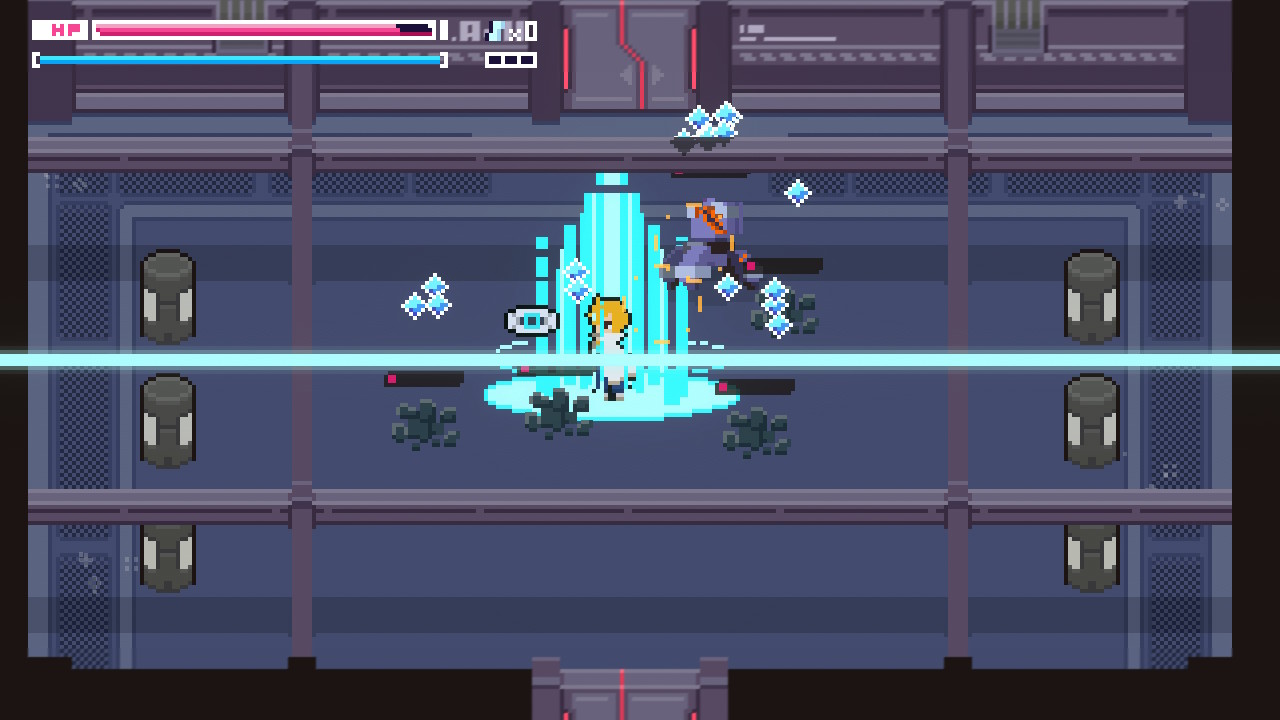Select the player character in the light pillar
1280x720 pixels.
(608, 345)
